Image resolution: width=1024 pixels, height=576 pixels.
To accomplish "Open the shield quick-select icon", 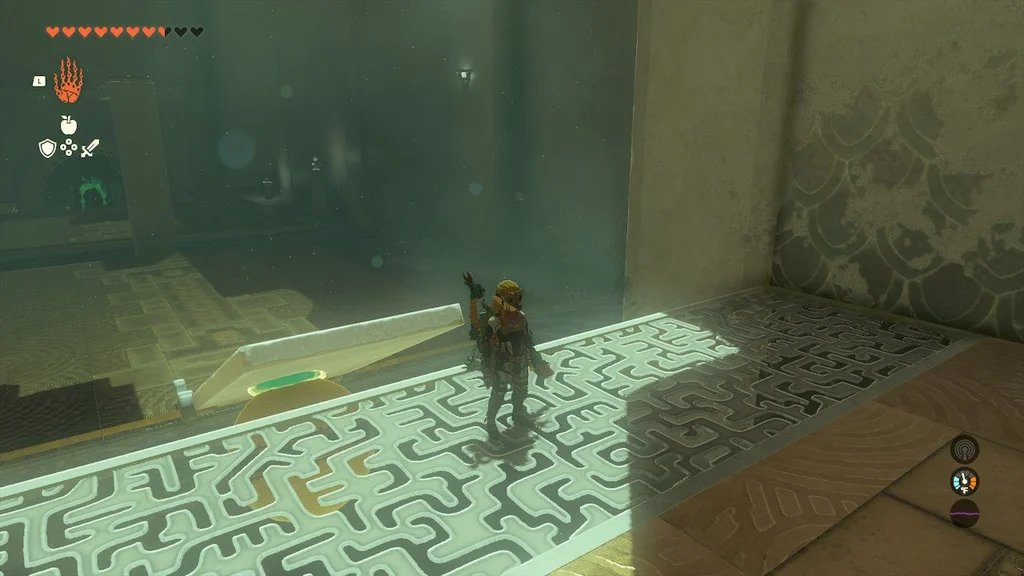I will click(x=46, y=148).
